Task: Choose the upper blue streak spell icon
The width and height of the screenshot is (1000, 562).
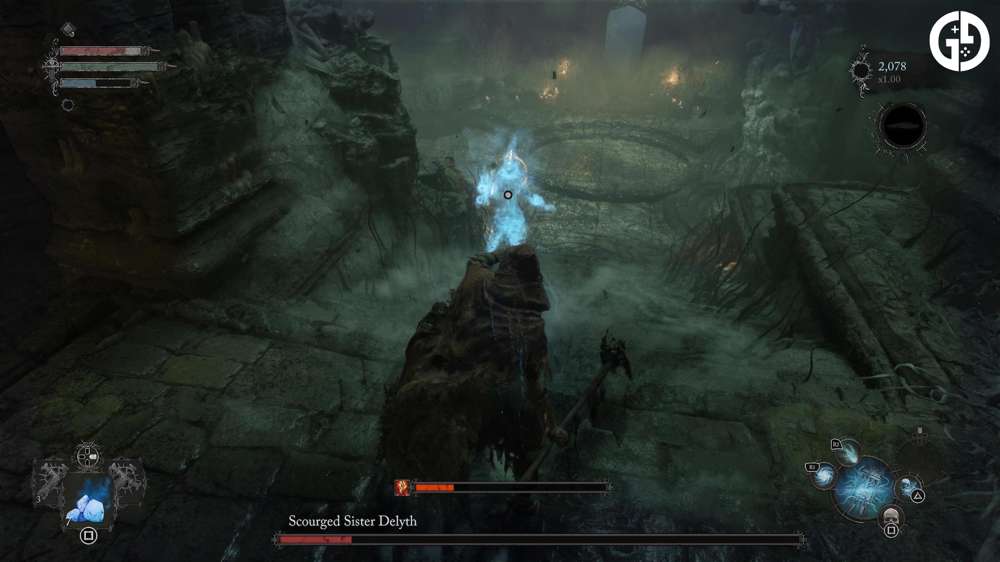Action: point(851,454)
